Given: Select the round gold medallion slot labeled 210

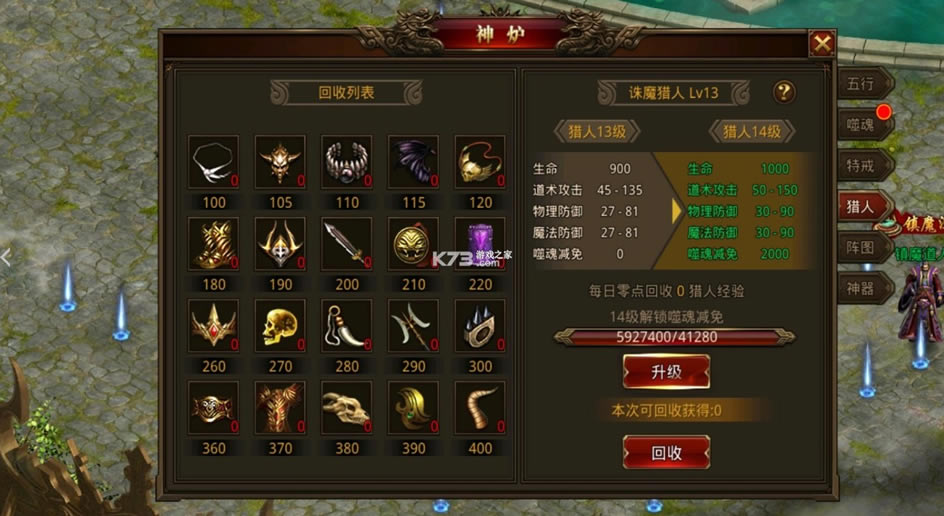Looking at the screenshot, I should tap(413, 244).
